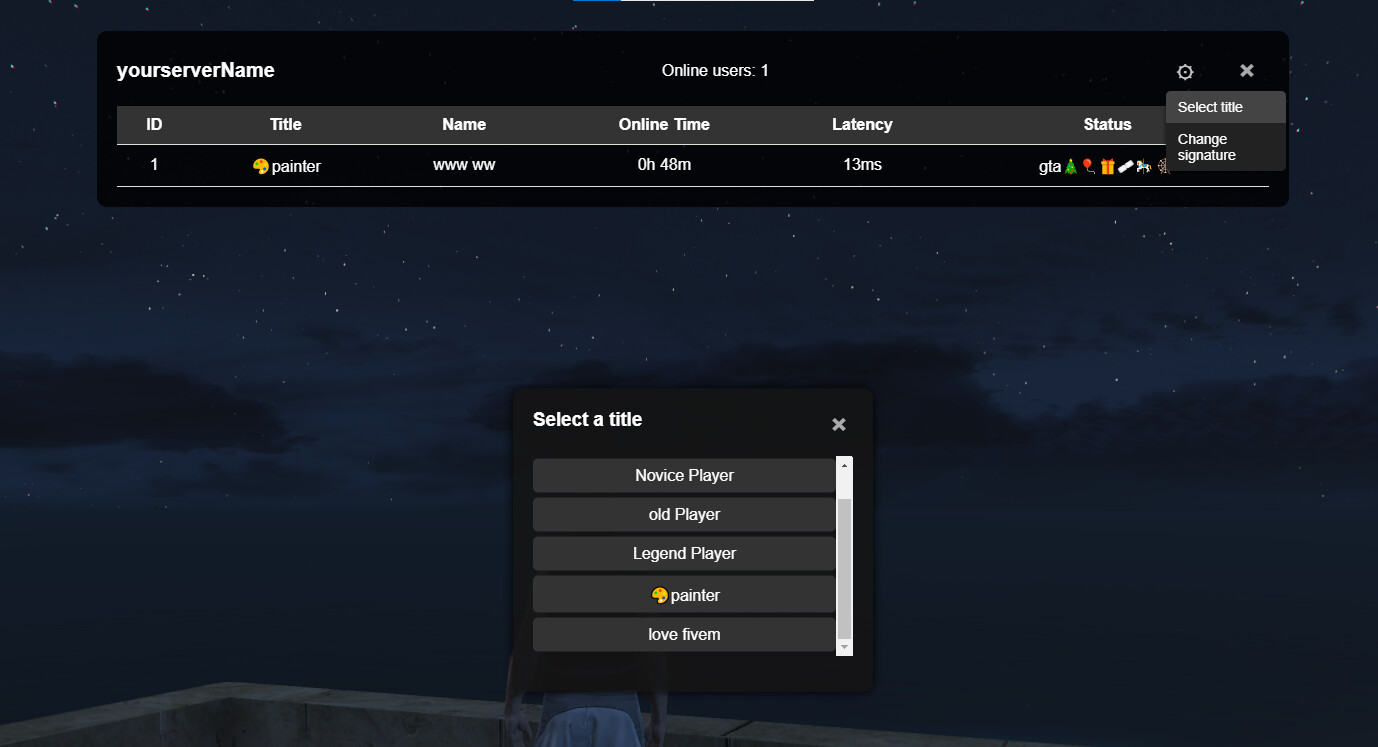This screenshot has width=1378, height=747.
Task: Select the Legend Player title
Action: 684,553
